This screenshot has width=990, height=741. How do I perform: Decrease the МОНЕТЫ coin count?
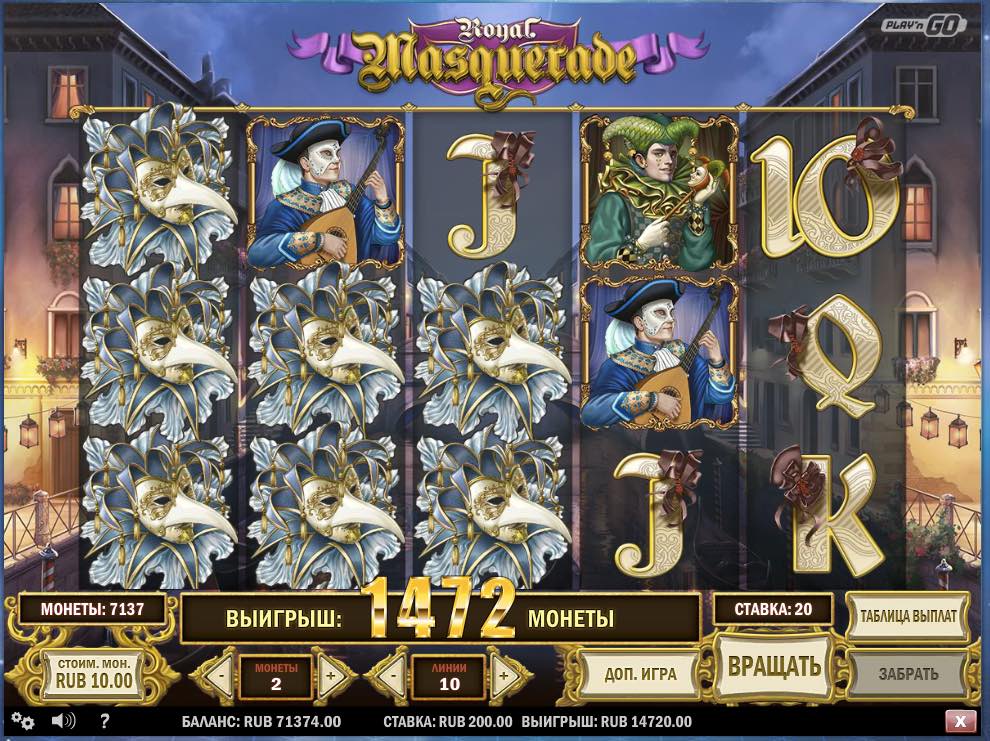point(221,675)
